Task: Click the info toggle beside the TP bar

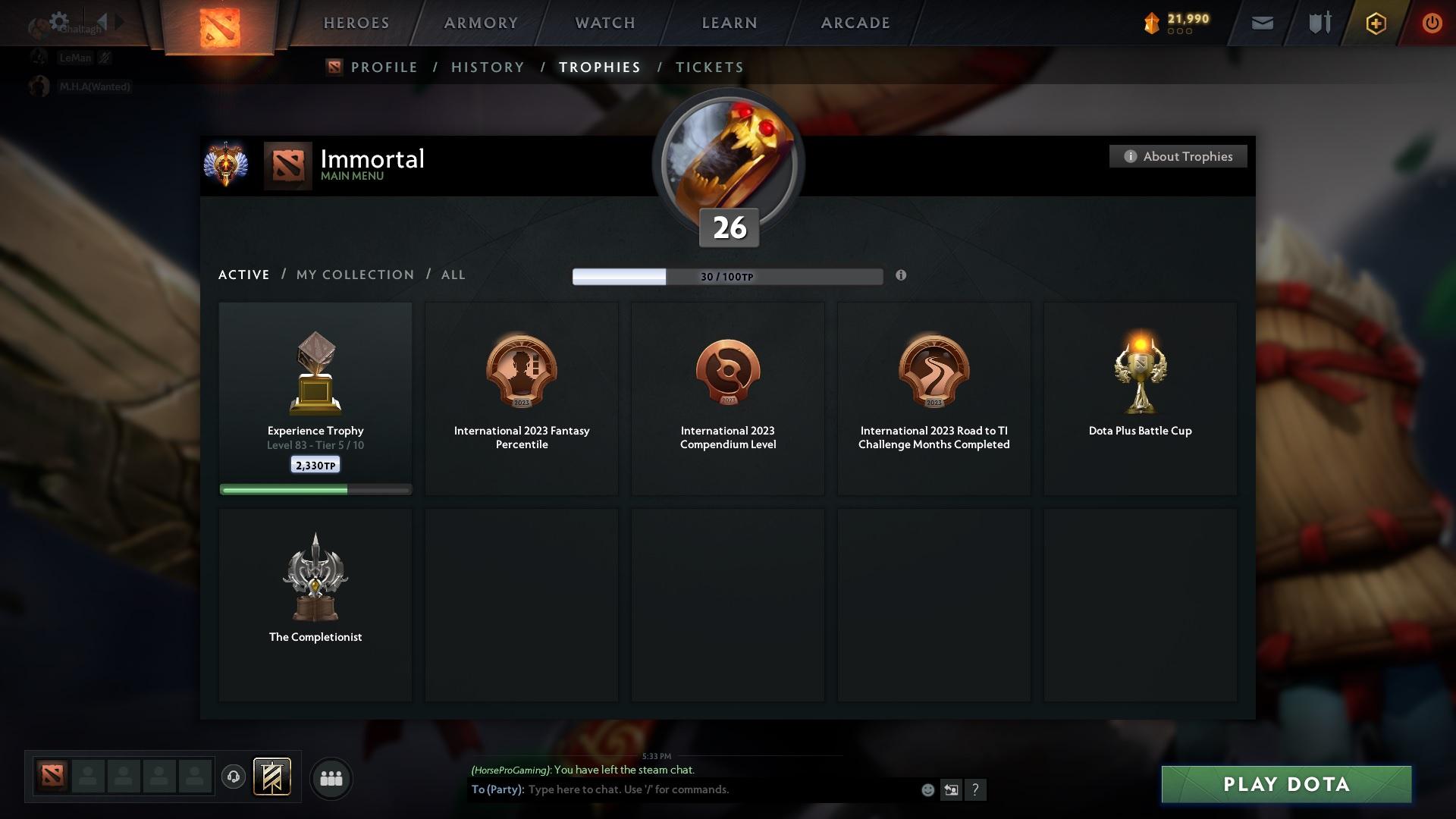Action: click(x=902, y=276)
